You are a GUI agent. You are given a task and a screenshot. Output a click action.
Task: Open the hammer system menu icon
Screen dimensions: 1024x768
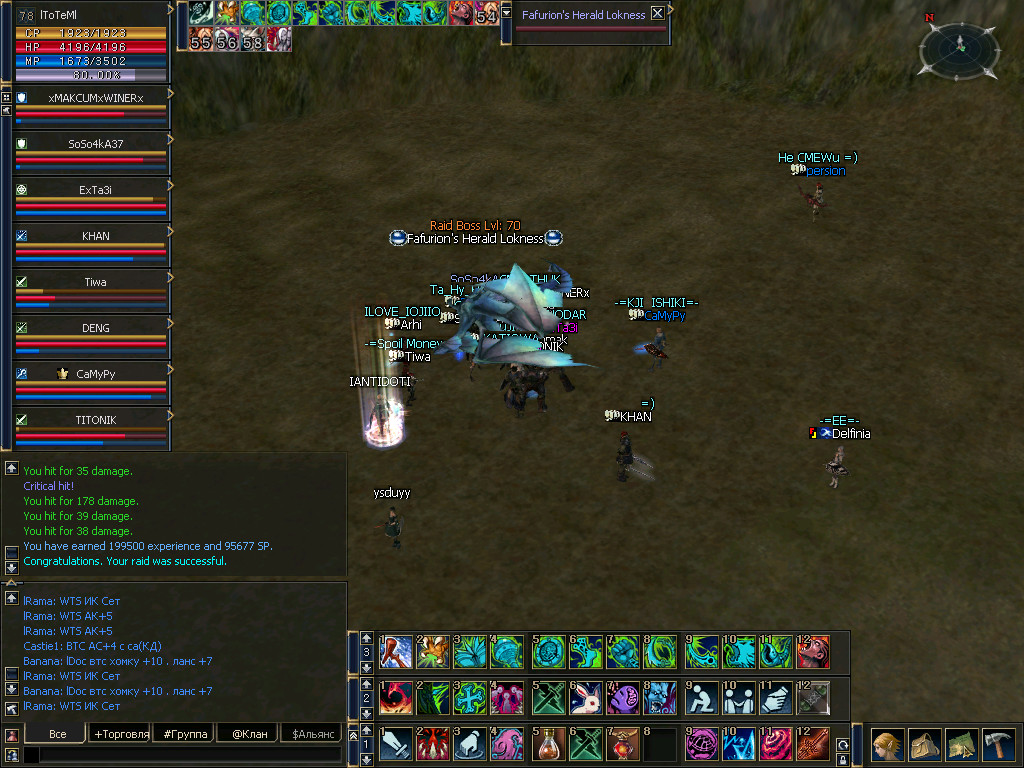pos(998,745)
